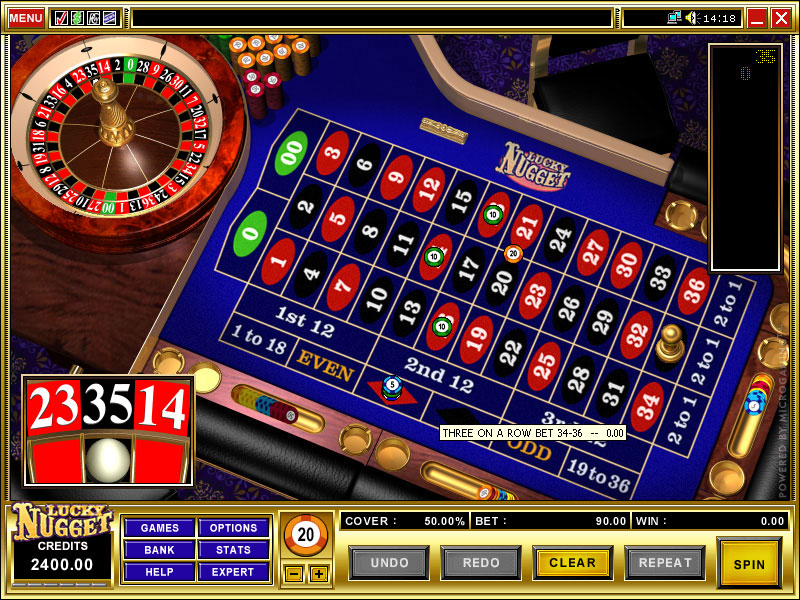The width and height of the screenshot is (800, 600).
Task: Open the Options panel
Action: 233,528
